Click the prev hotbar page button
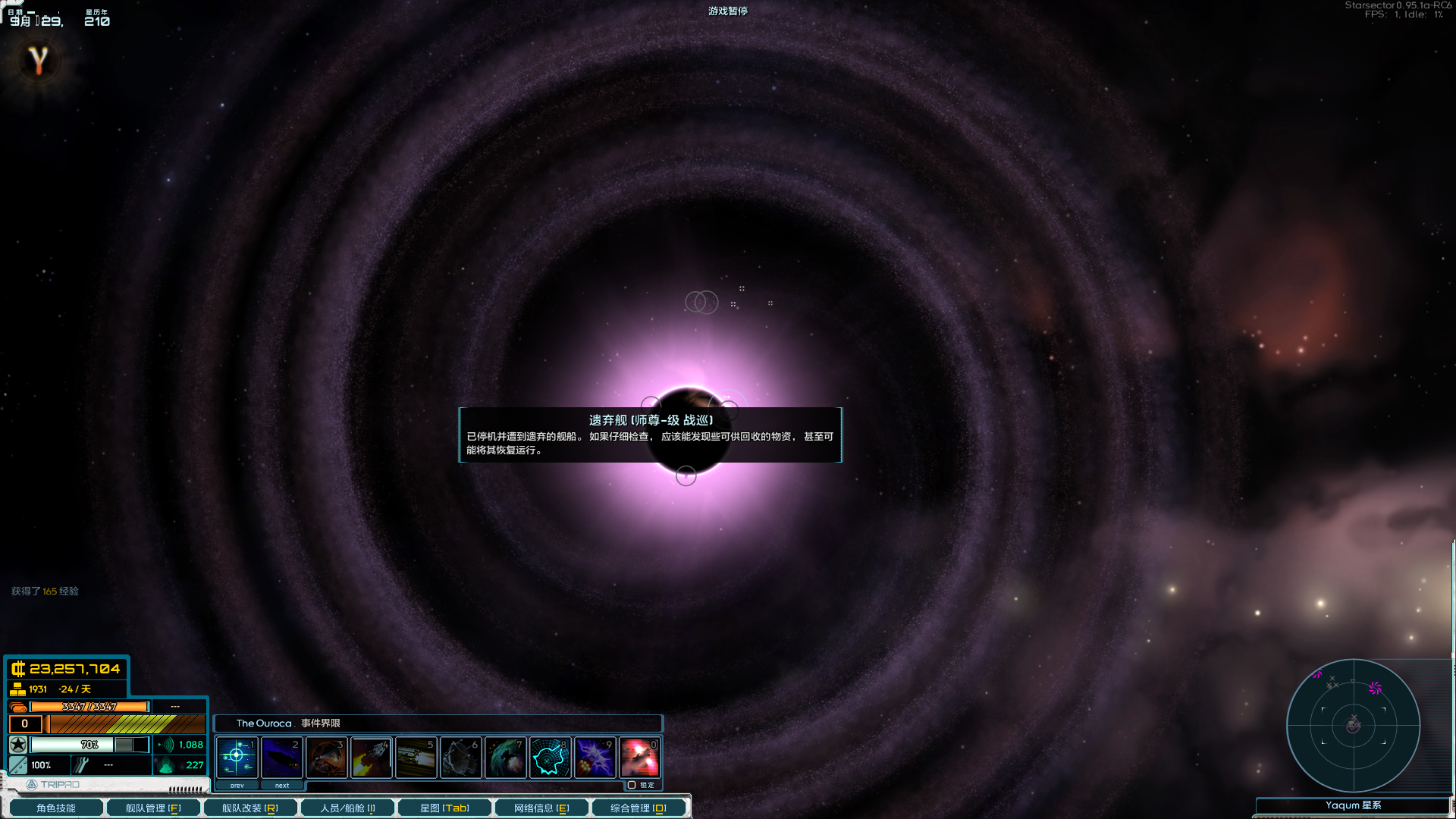 tap(236, 785)
